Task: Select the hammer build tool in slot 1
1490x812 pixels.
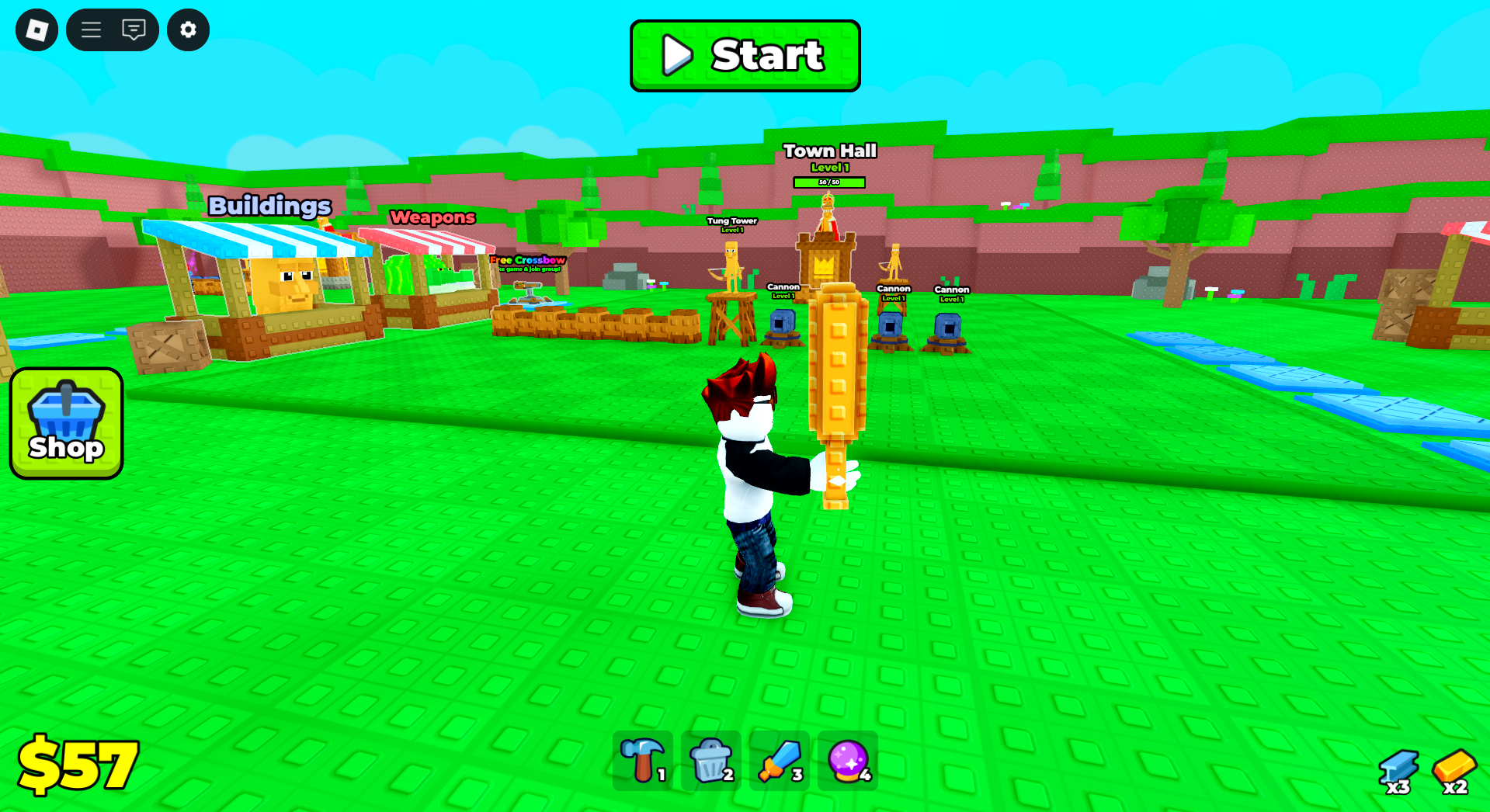Action: click(x=641, y=761)
